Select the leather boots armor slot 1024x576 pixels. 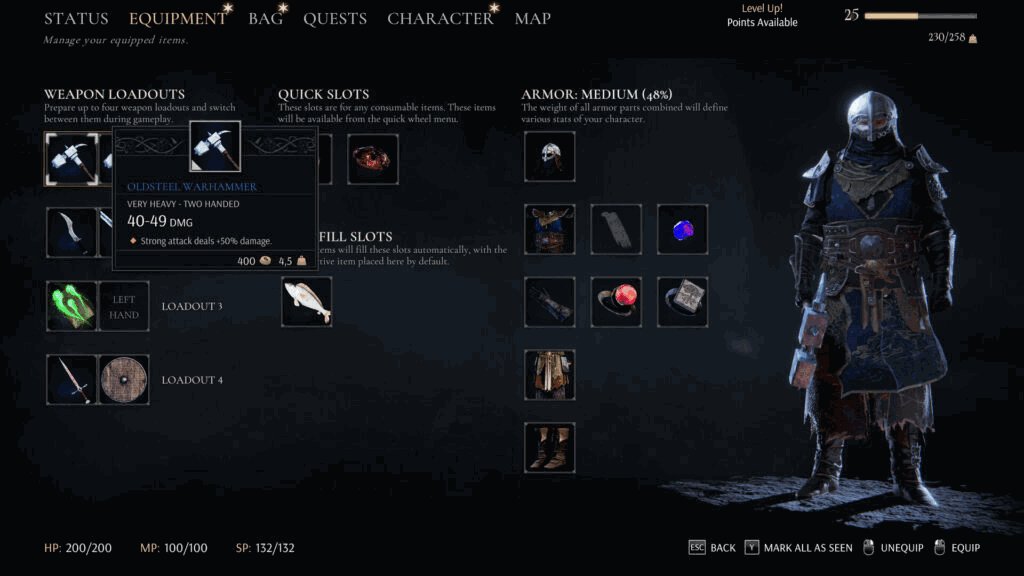pyautogui.click(x=550, y=447)
